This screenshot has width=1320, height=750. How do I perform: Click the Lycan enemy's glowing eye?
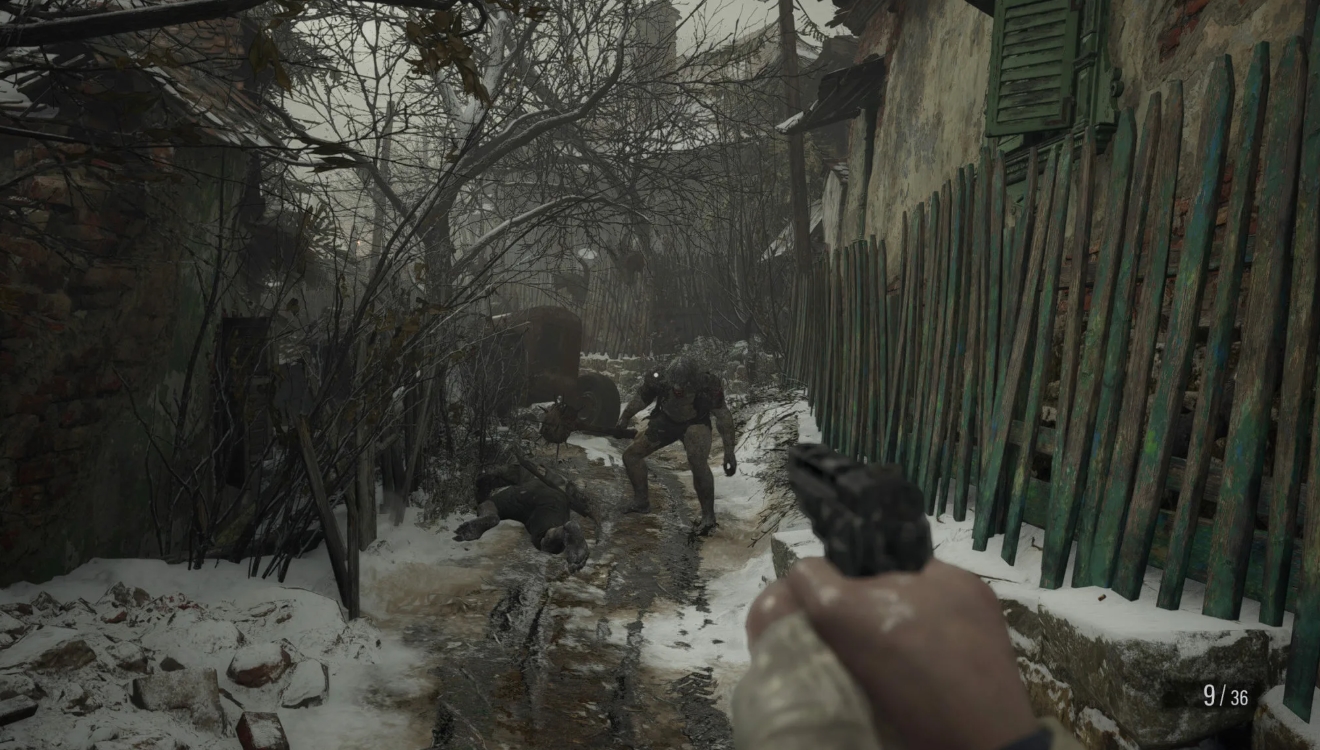coord(656,374)
